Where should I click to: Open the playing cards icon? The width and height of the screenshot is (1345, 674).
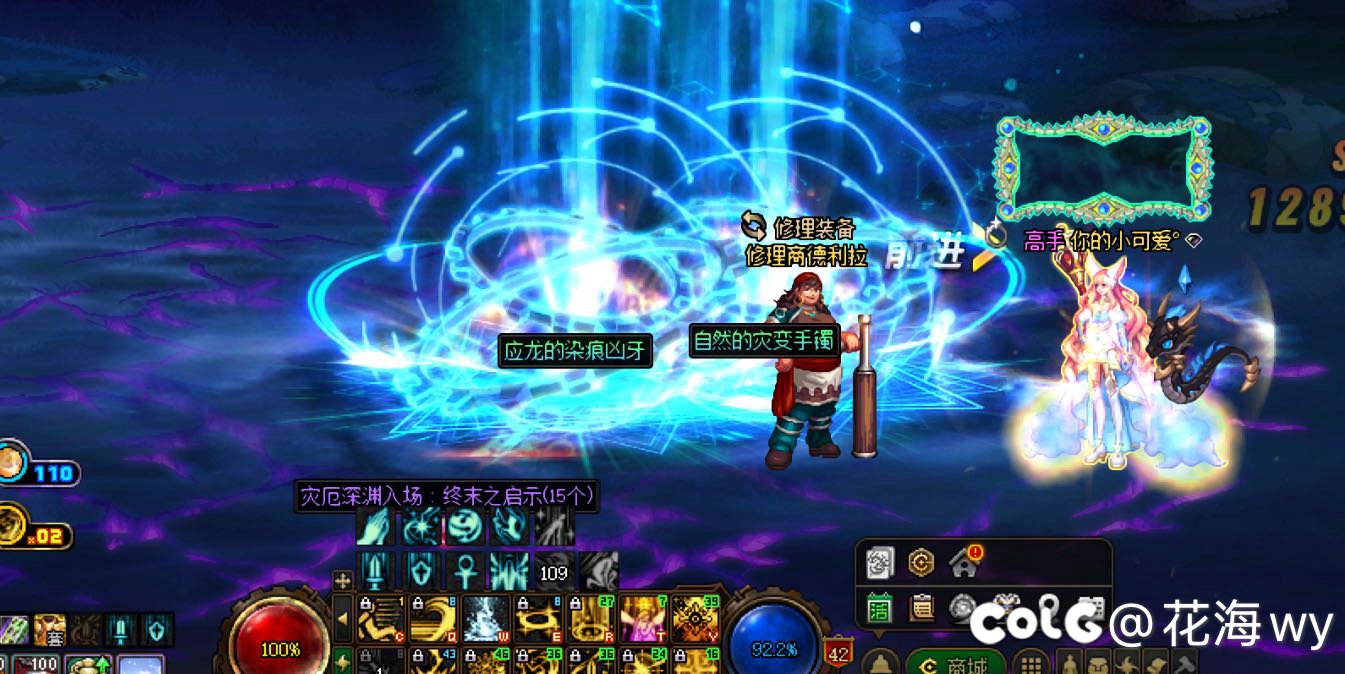[x=879, y=562]
